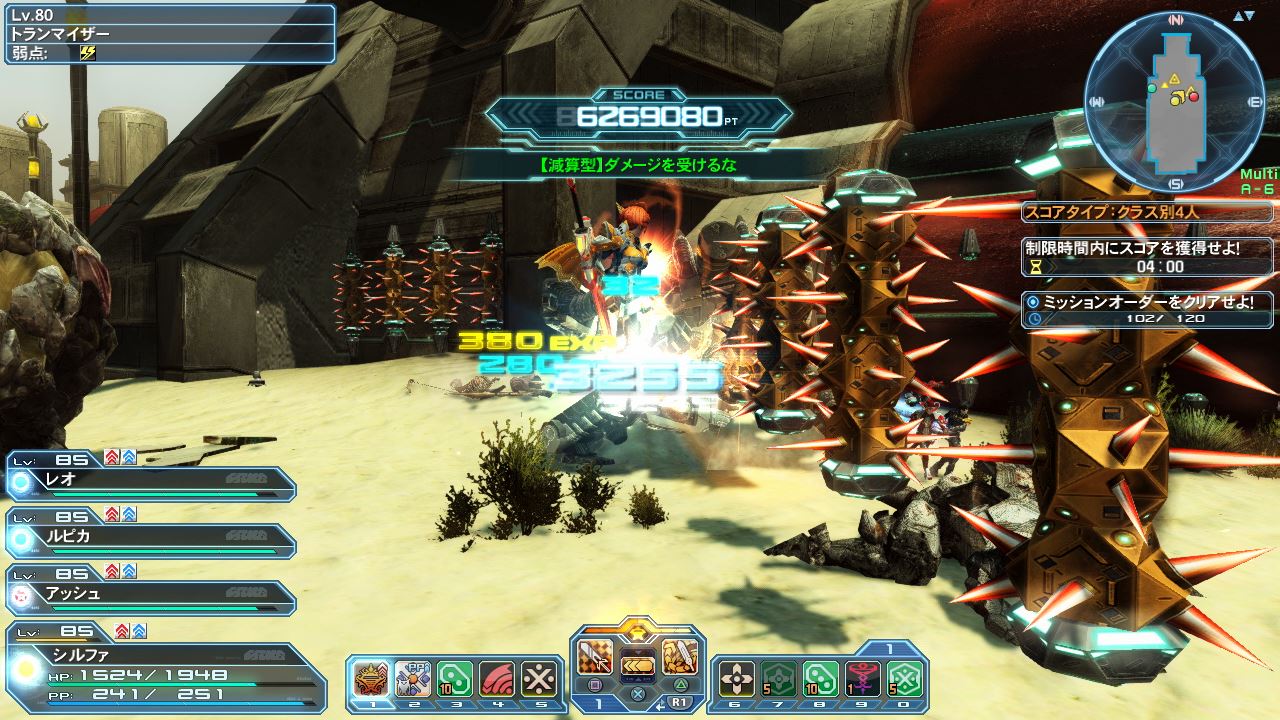Trigger the red wing skill in slot 4
Viewport: 1280px width, 720px height.
(x=497, y=678)
